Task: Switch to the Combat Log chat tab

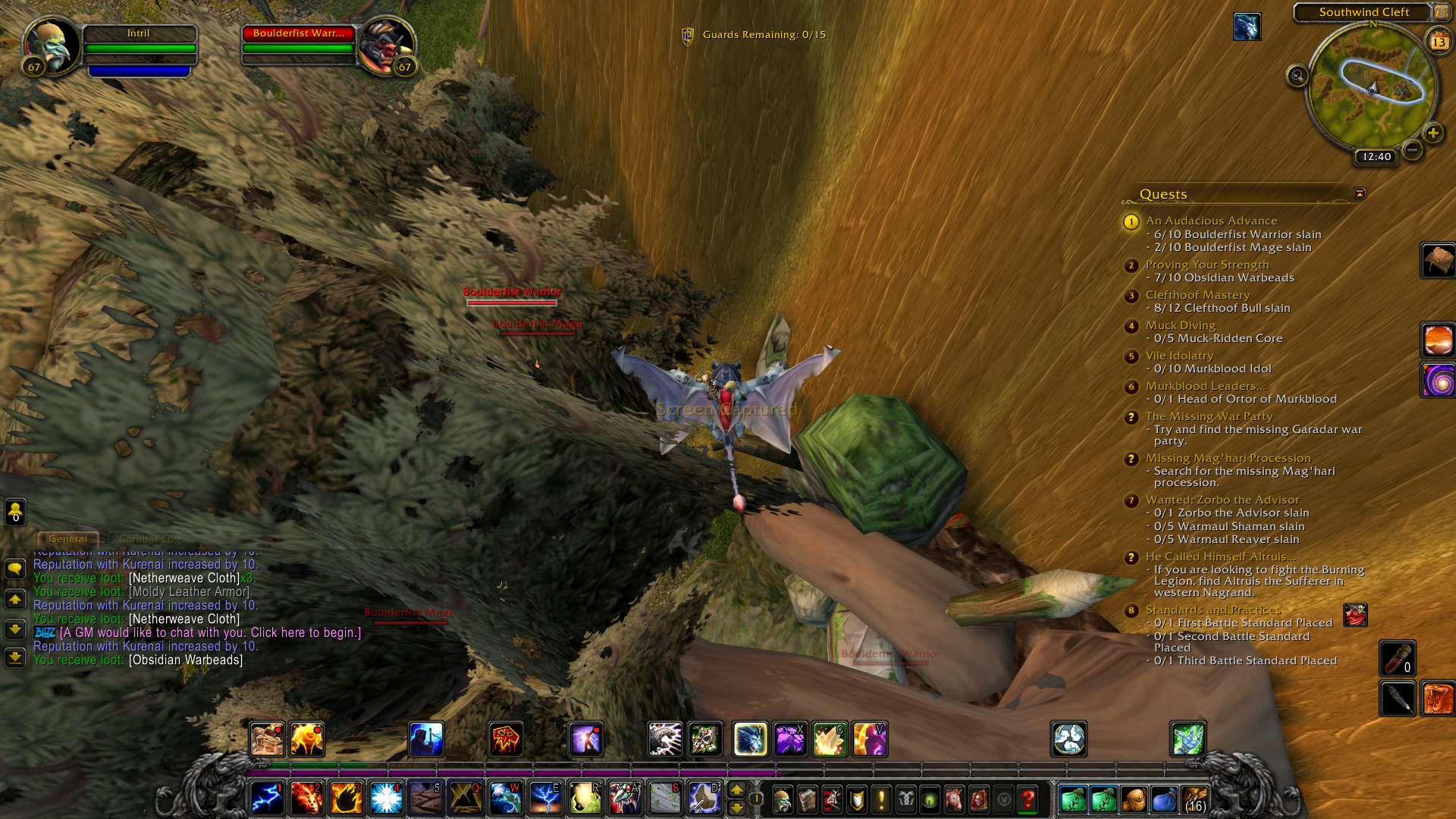Action: (x=149, y=539)
